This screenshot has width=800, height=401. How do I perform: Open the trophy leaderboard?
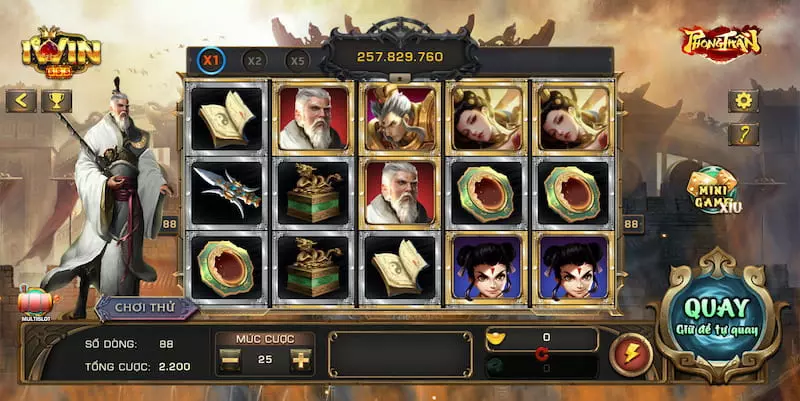click(56, 100)
